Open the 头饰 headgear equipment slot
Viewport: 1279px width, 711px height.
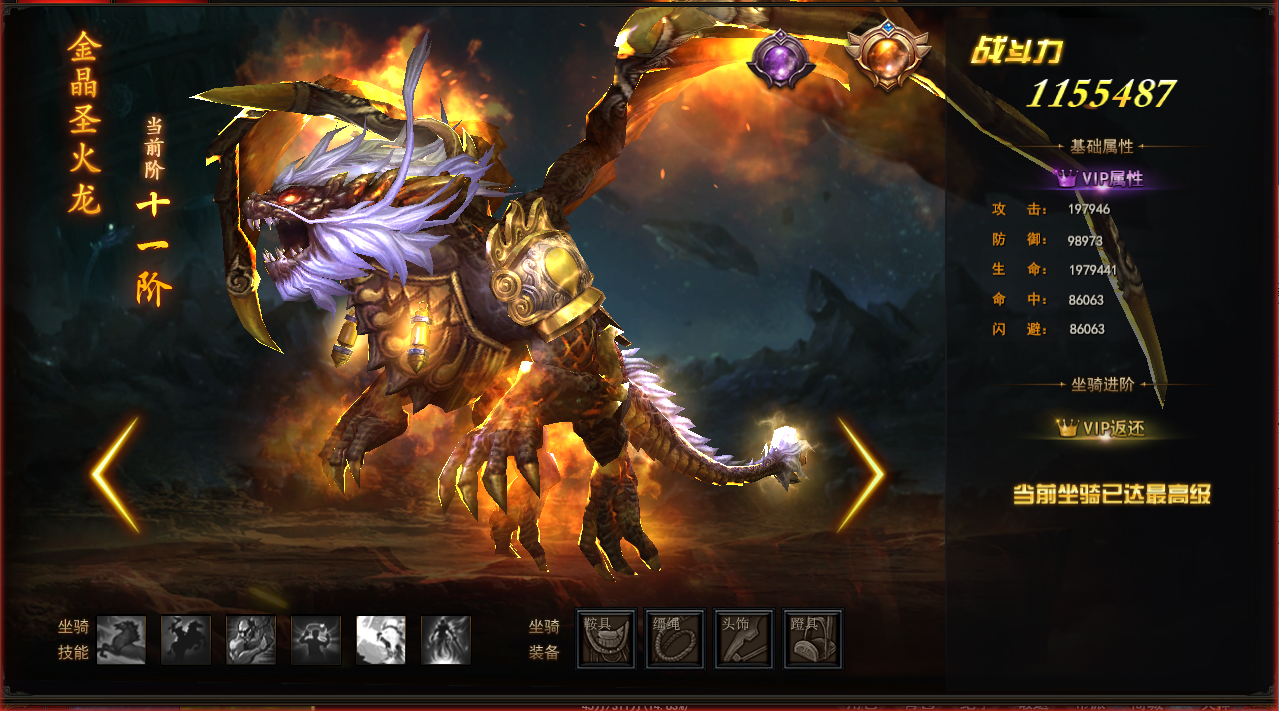744,639
